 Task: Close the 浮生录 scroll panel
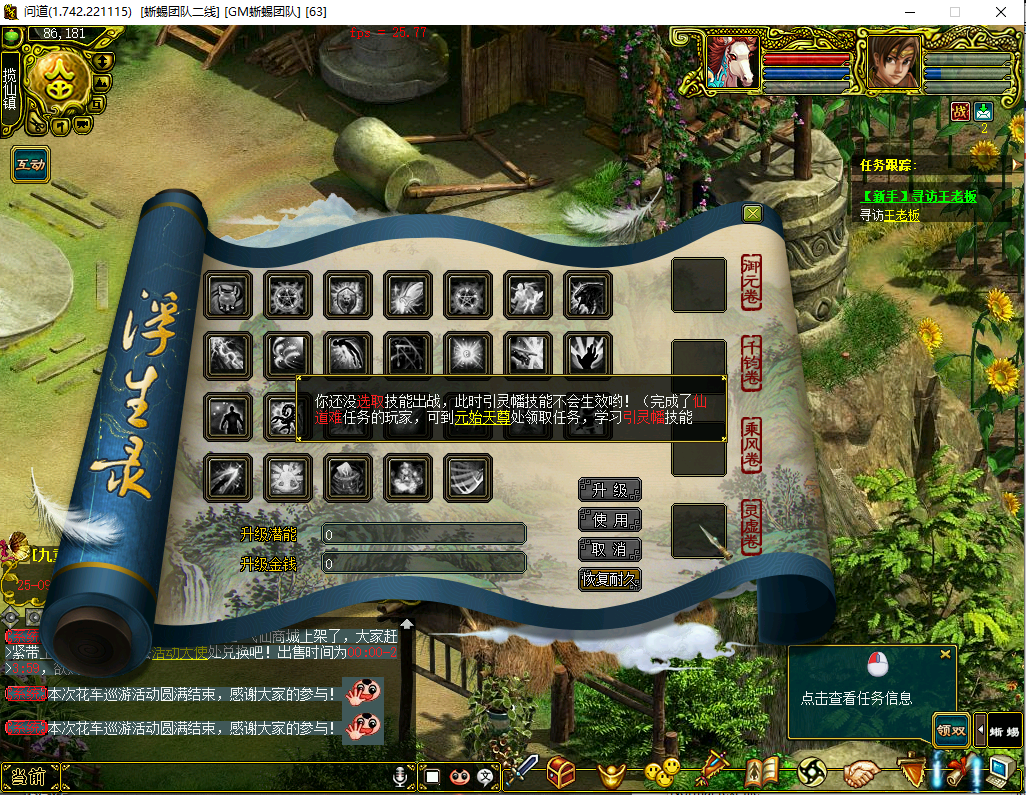[x=753, y=213]
